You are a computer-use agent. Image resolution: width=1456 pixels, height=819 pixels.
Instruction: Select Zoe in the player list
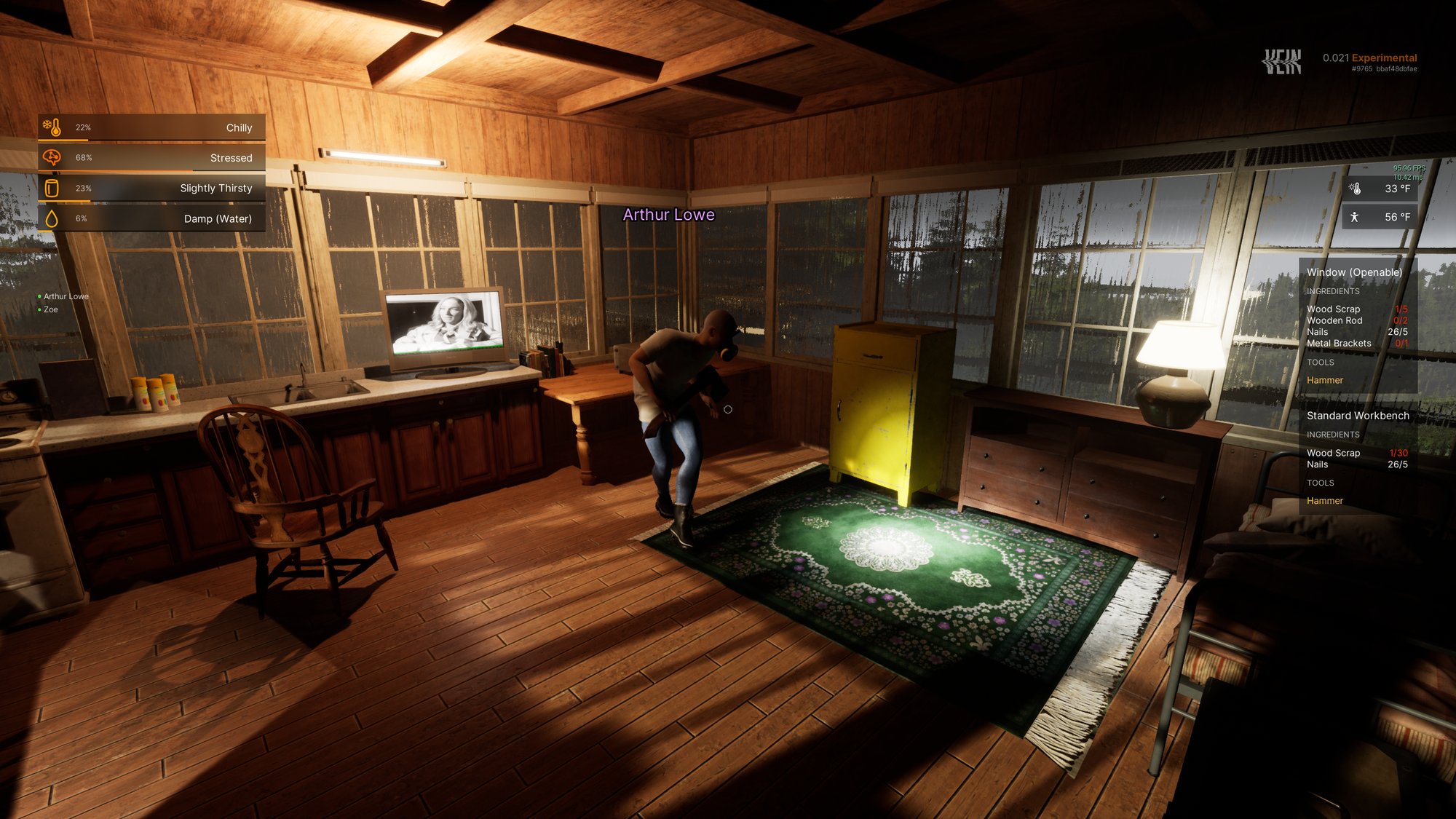(51, 309)
